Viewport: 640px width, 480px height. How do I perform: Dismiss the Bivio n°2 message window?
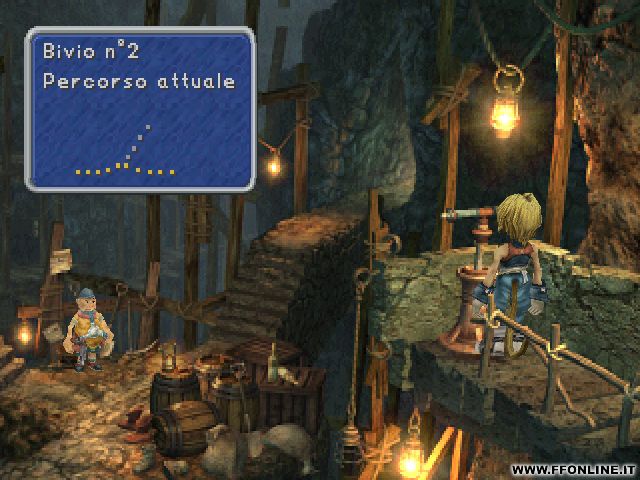[140, 108]
